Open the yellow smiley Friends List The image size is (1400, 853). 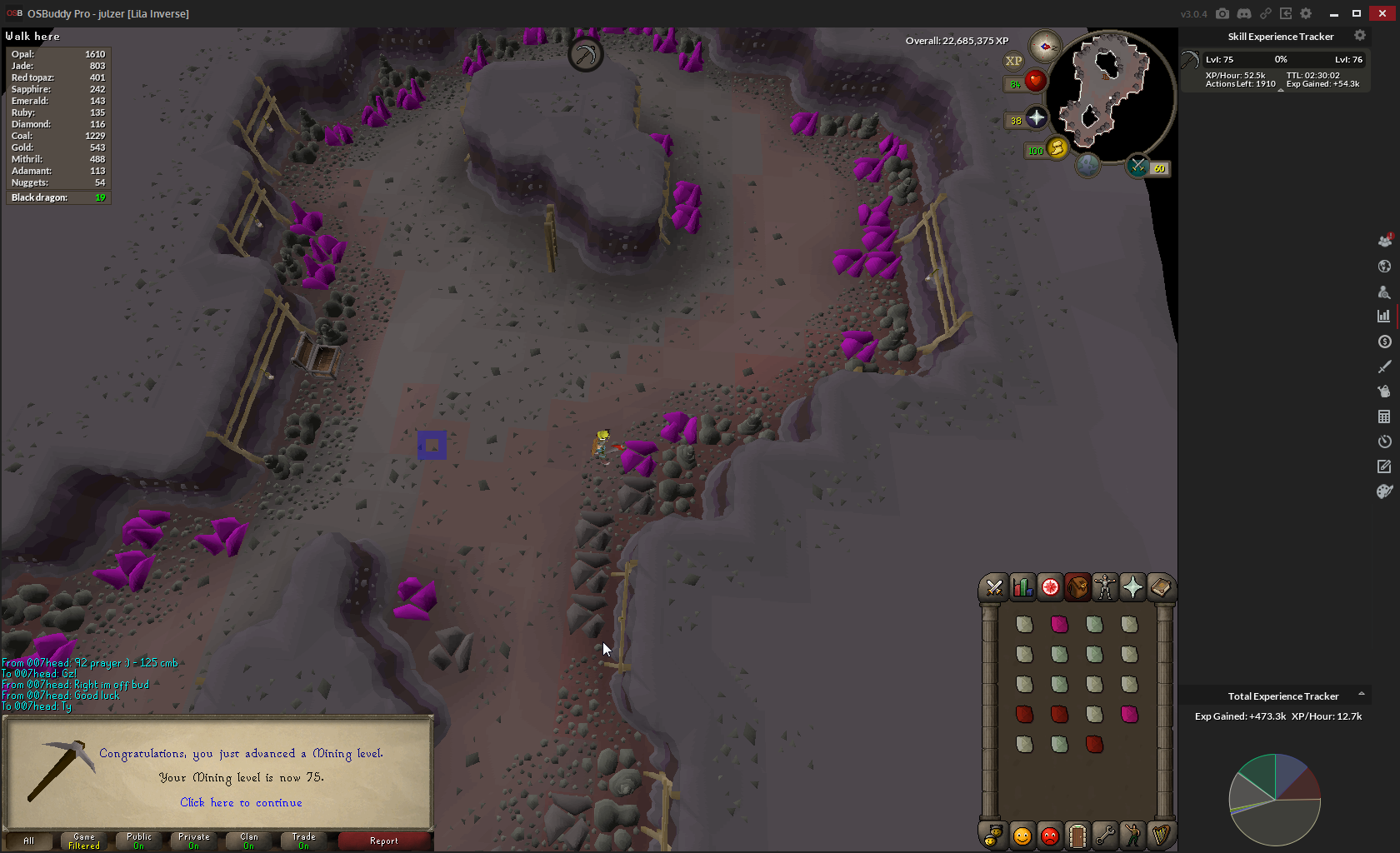point(1022,835)
